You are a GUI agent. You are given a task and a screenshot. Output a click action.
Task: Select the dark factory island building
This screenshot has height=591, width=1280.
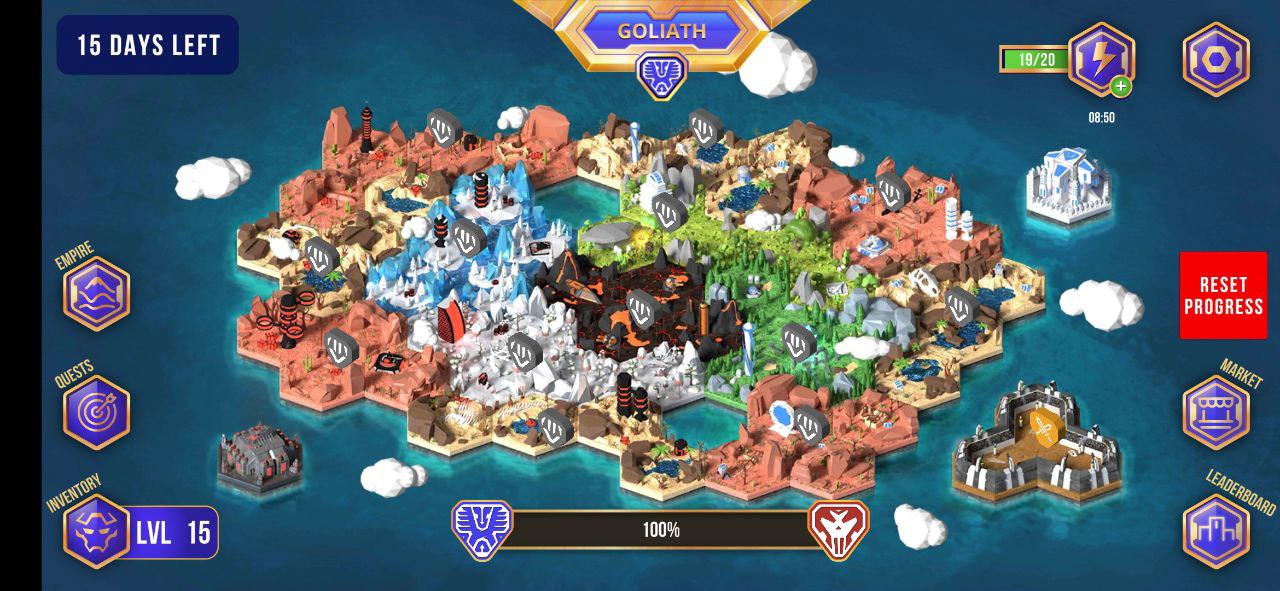(258, 460)
